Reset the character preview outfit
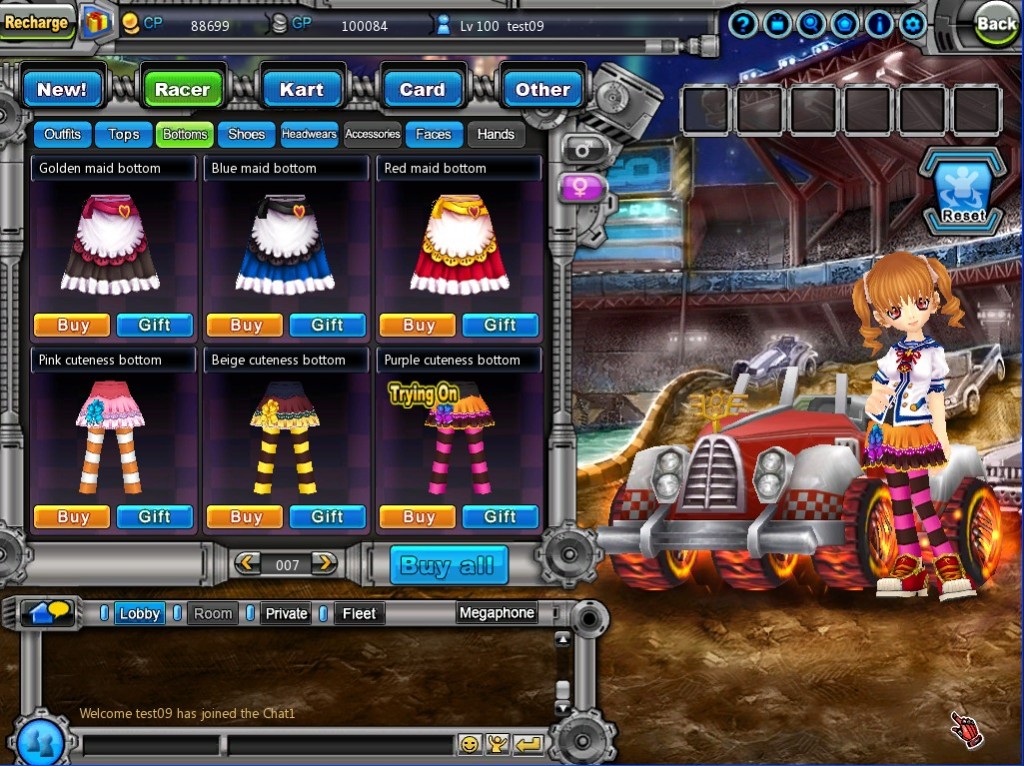 click(x=962, y=193)
